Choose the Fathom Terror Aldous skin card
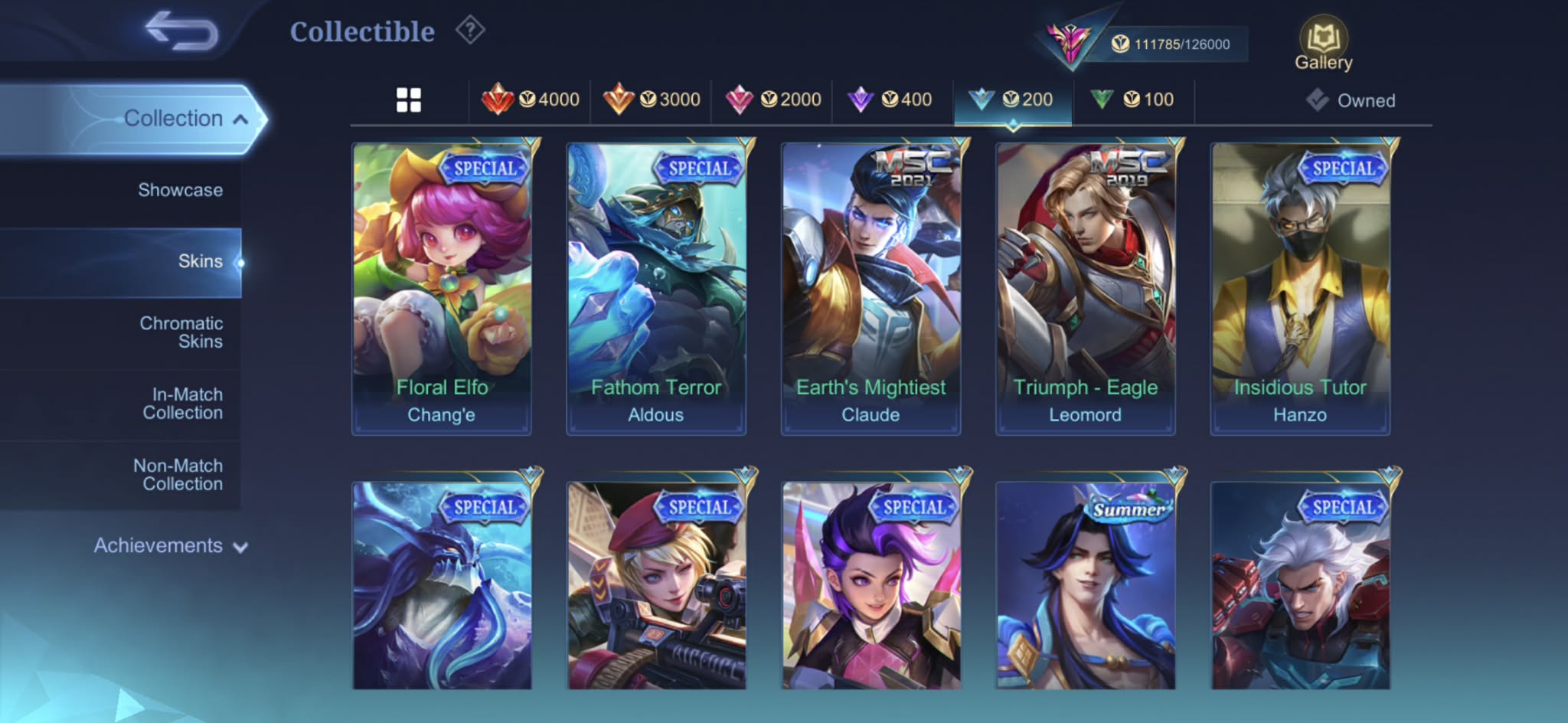Screen dimensions: 1568x723 point(656,287)
